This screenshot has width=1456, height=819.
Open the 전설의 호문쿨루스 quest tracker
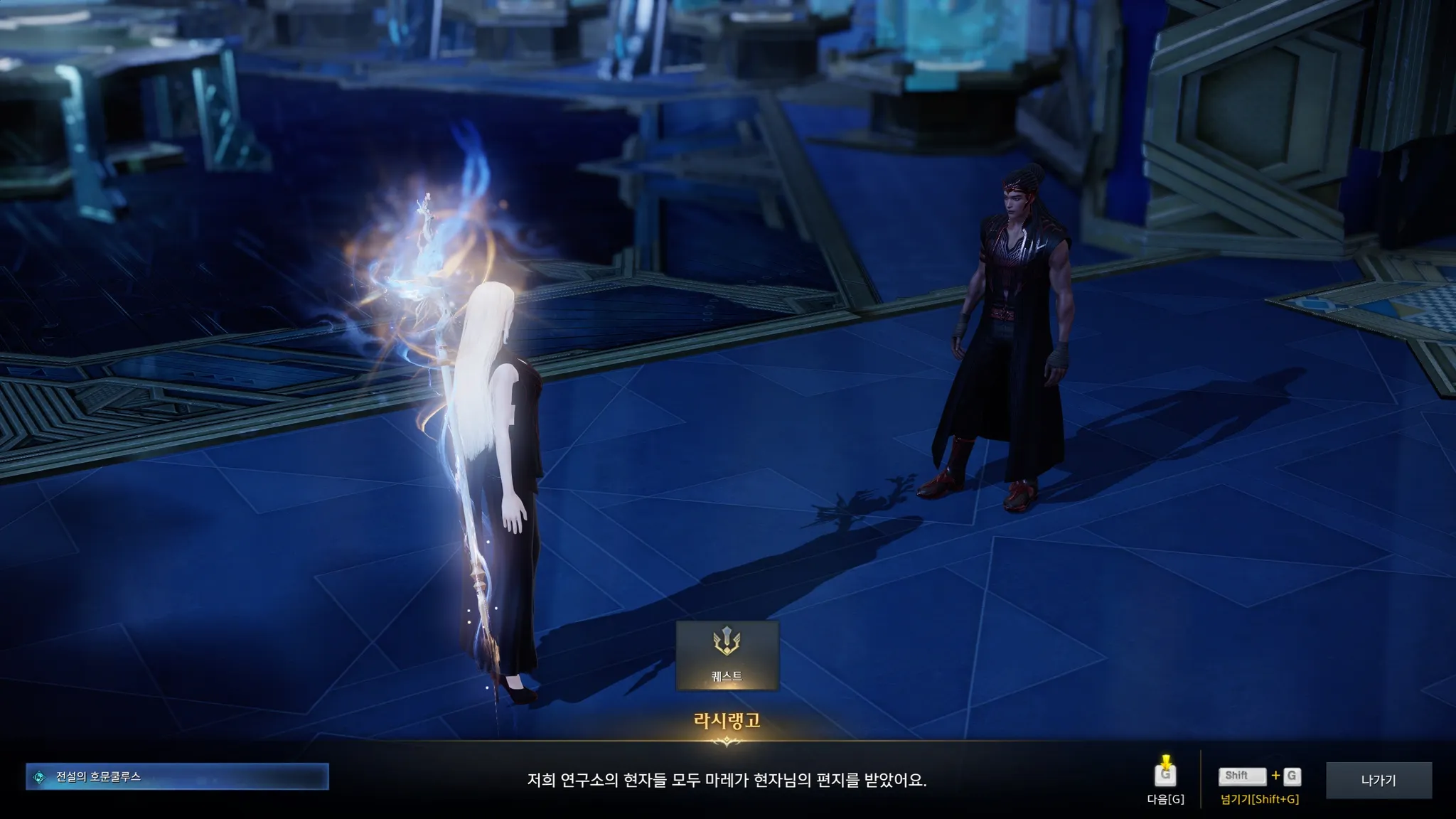177,777
